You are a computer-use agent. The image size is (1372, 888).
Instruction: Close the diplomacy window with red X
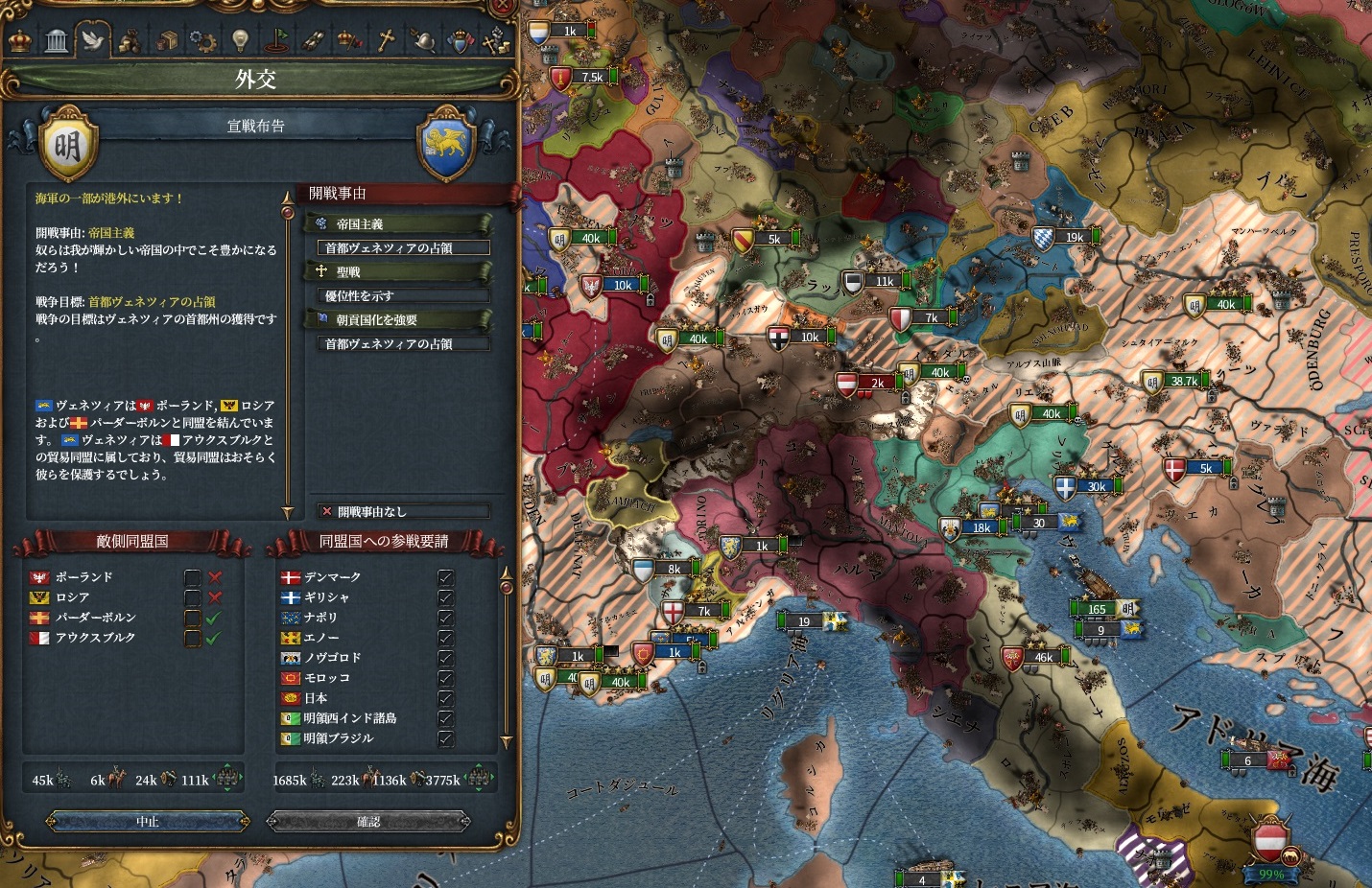[x=502, y=8]
